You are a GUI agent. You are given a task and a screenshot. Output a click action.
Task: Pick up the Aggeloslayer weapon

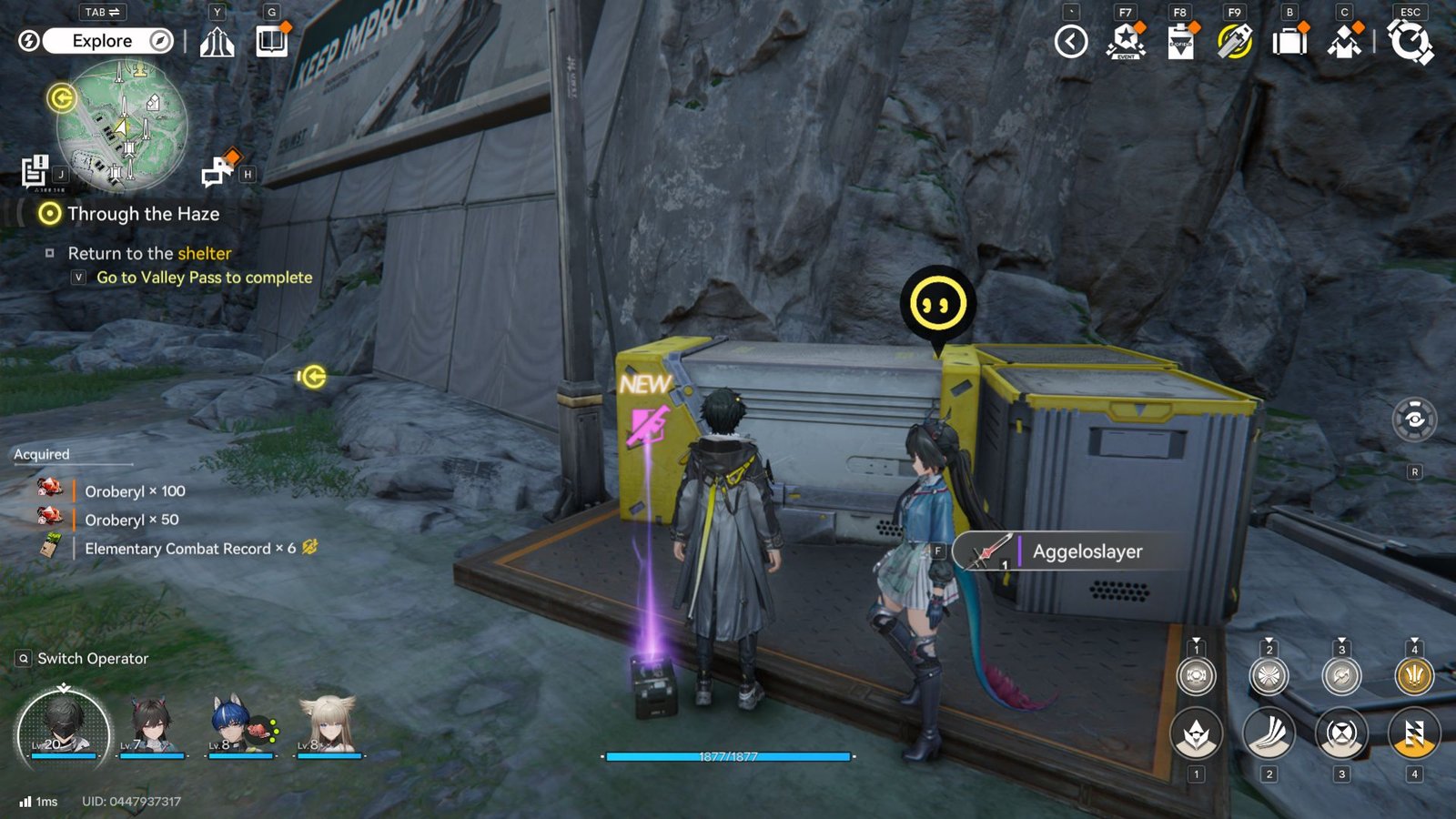[1074, 551]
